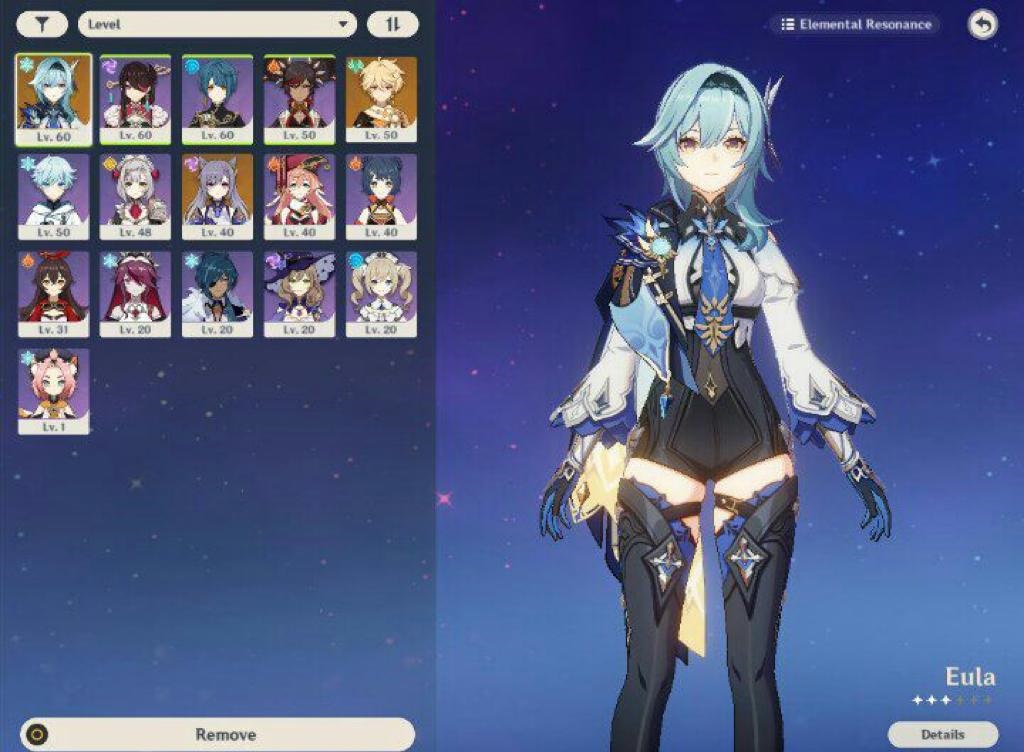Image resolution: width=1024 pixels, height=752 pixels.
Task: Choose Chongyun's Lv. 50 portrait
Action: 53,196
